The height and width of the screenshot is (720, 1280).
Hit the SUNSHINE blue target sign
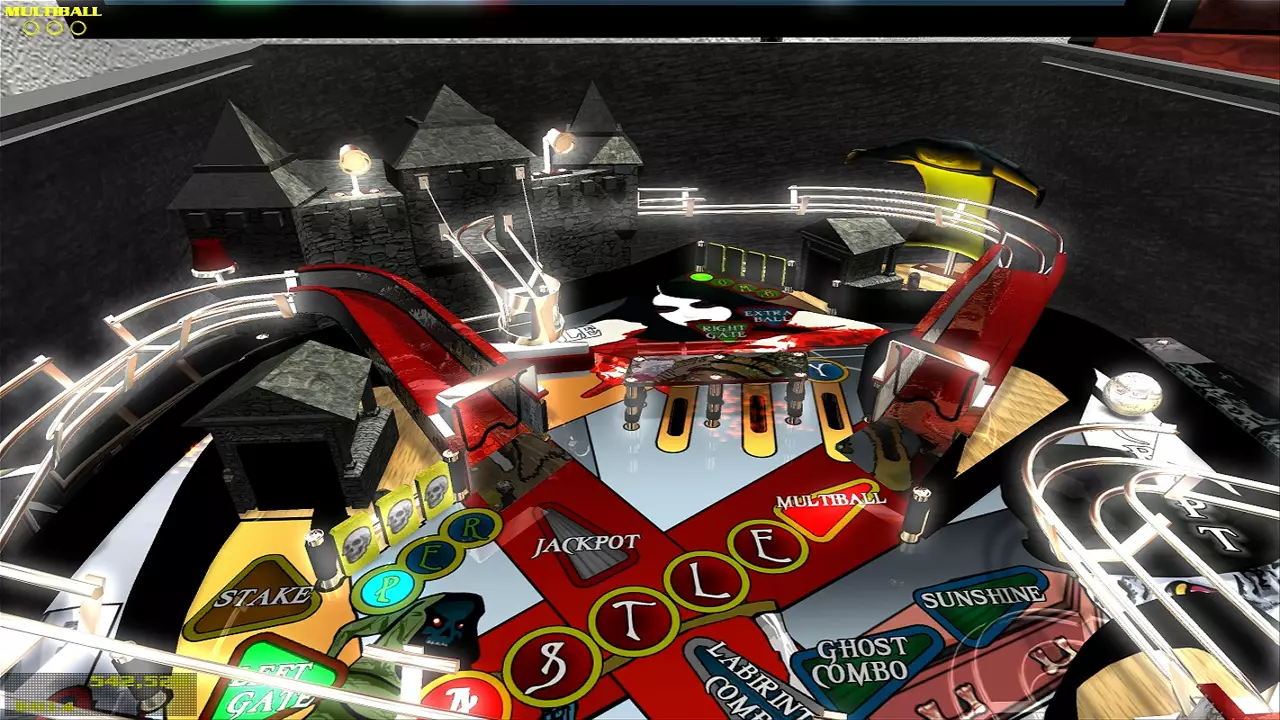click(981, 595)
